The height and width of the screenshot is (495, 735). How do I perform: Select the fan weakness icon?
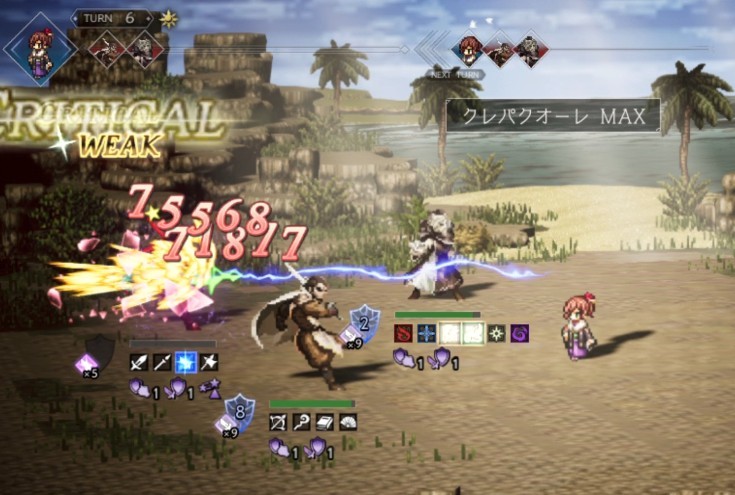click(348, 423)
